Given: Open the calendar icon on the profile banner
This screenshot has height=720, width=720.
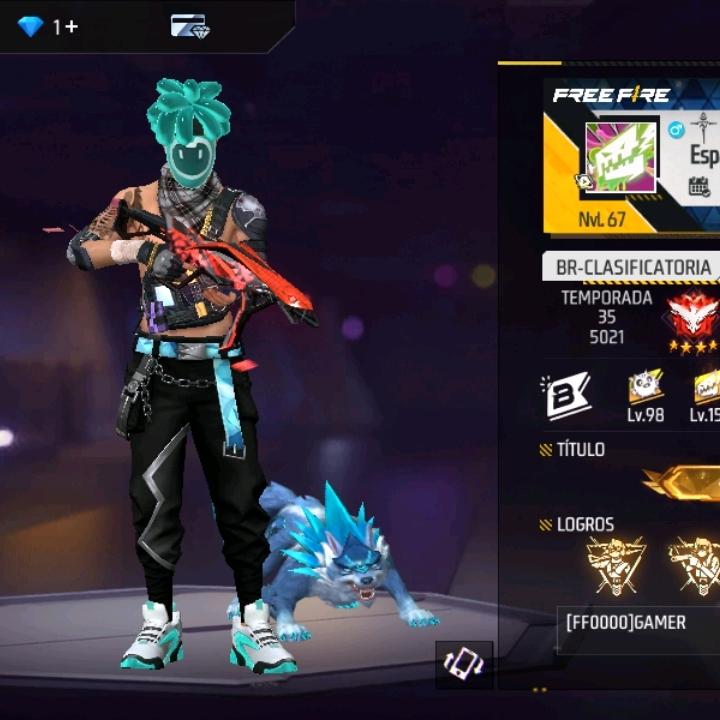Looking at the screenshot, I should (x=700, y=187).
